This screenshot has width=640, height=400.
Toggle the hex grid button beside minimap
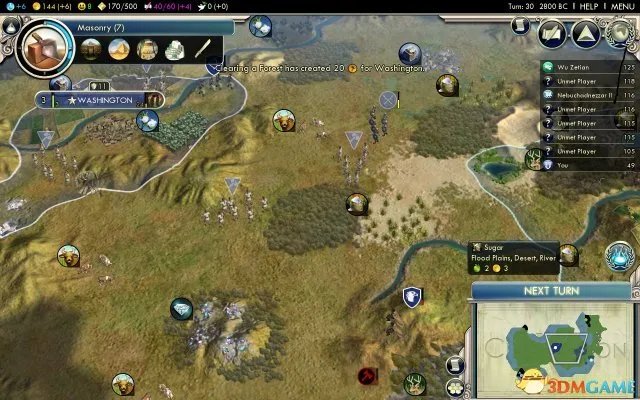456,385
